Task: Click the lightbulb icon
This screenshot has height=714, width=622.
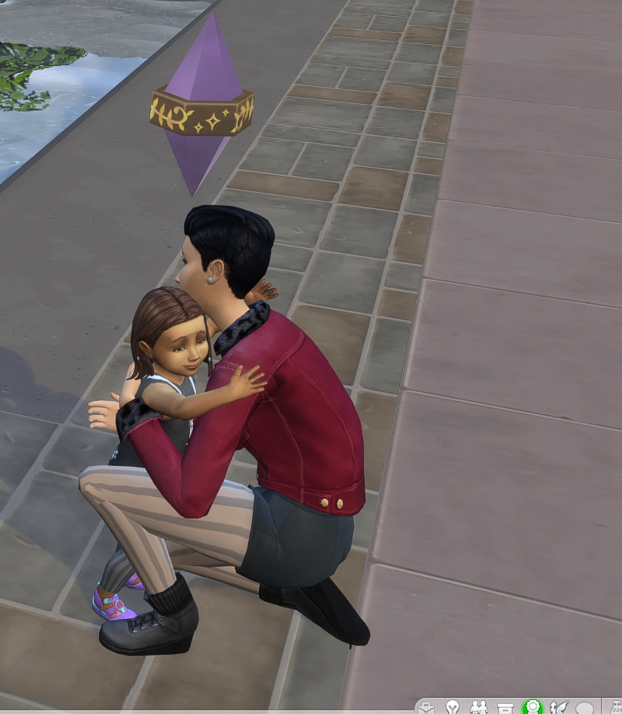Action: pyautogui.click(x=453, y=707)
